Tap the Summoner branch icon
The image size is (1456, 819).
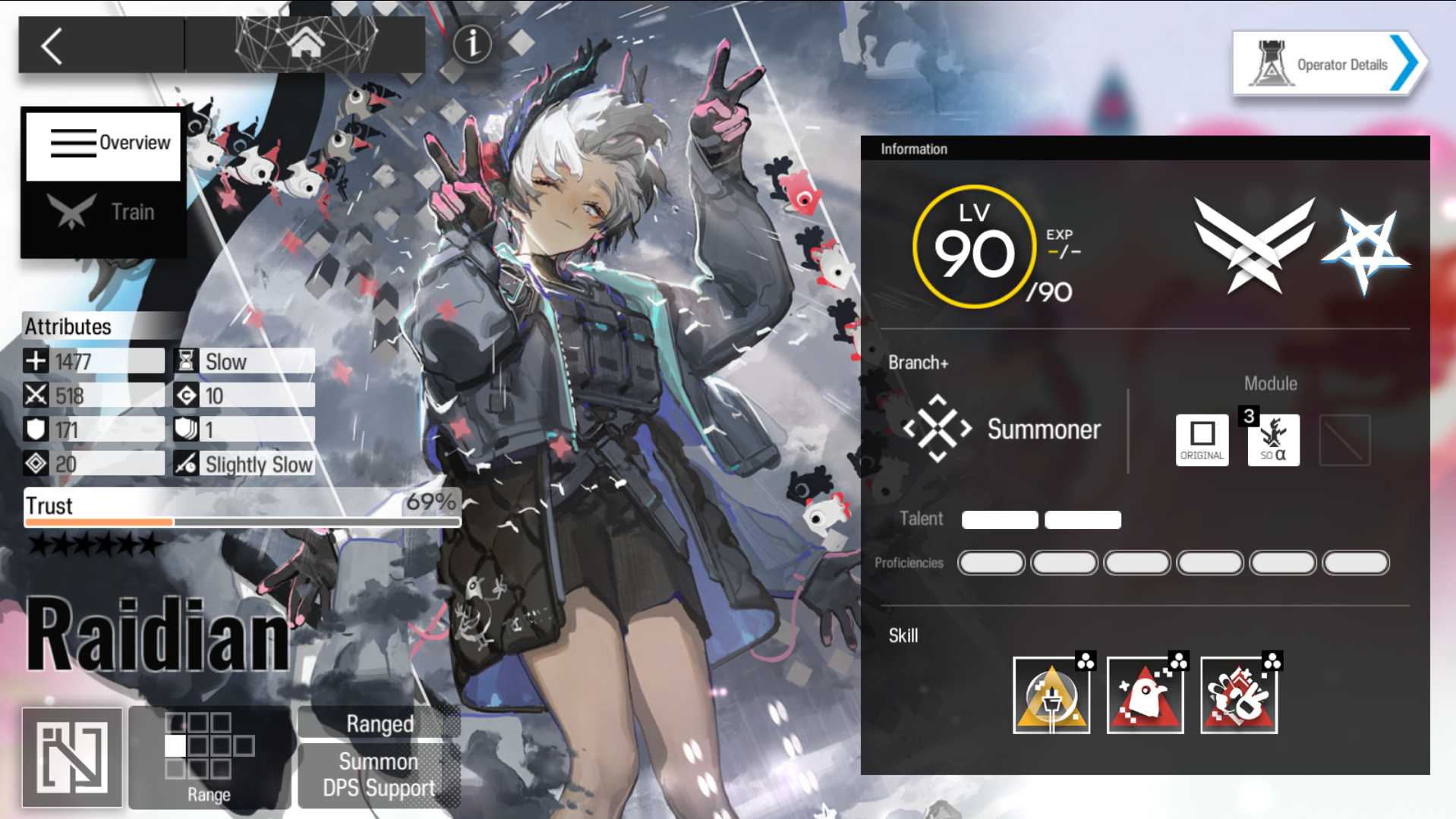pos(938,429)
